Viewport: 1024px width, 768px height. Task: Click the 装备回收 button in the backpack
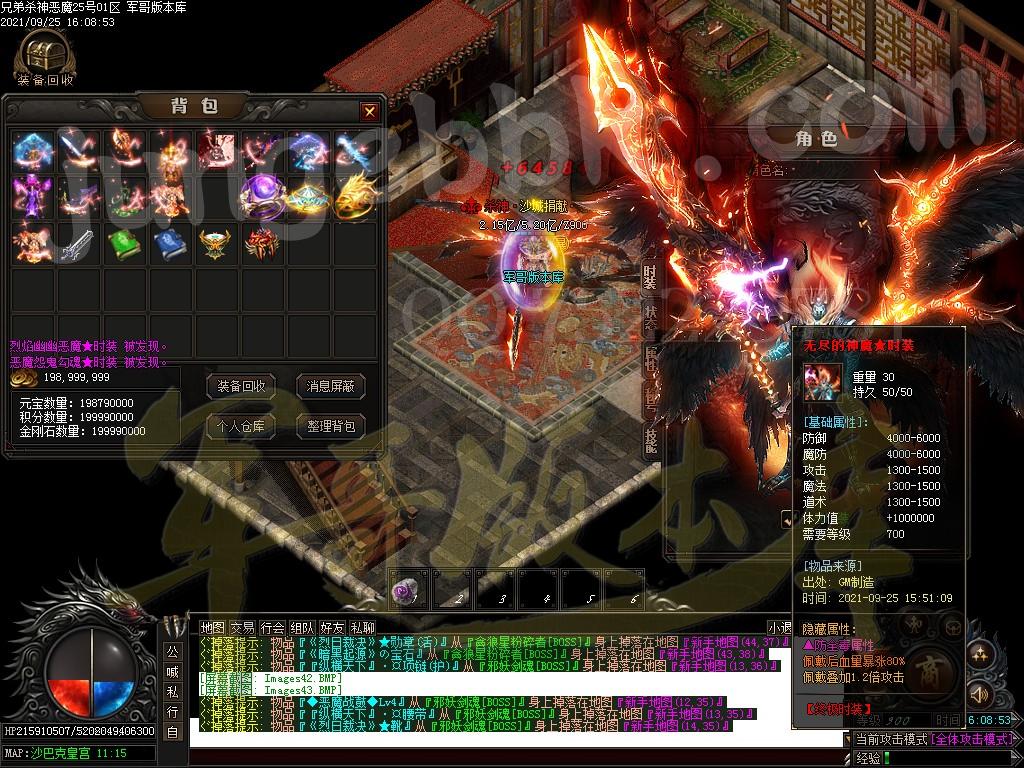point(241,386)
